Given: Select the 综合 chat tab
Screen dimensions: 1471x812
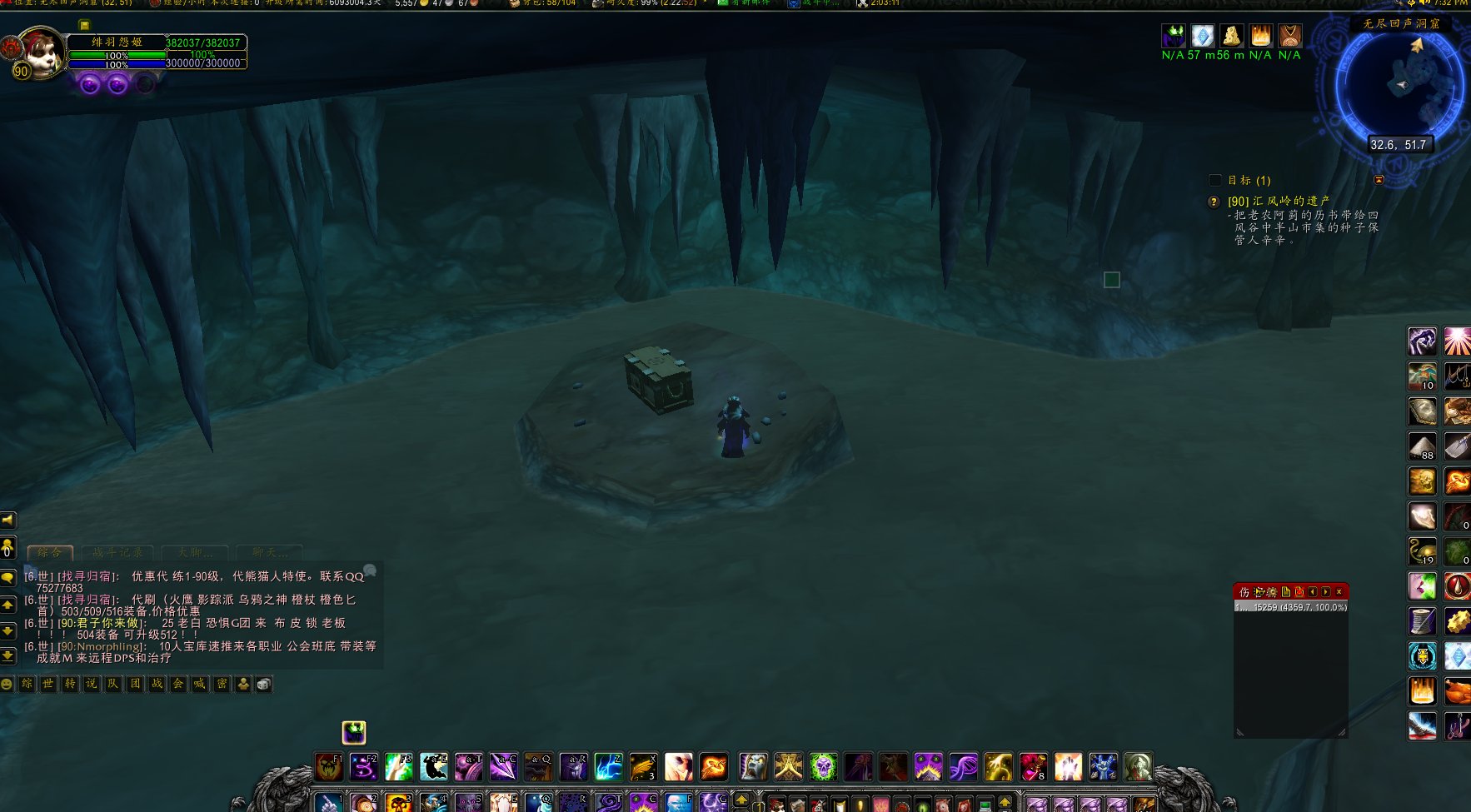Looking at the screenshot, I should (50, 552).
